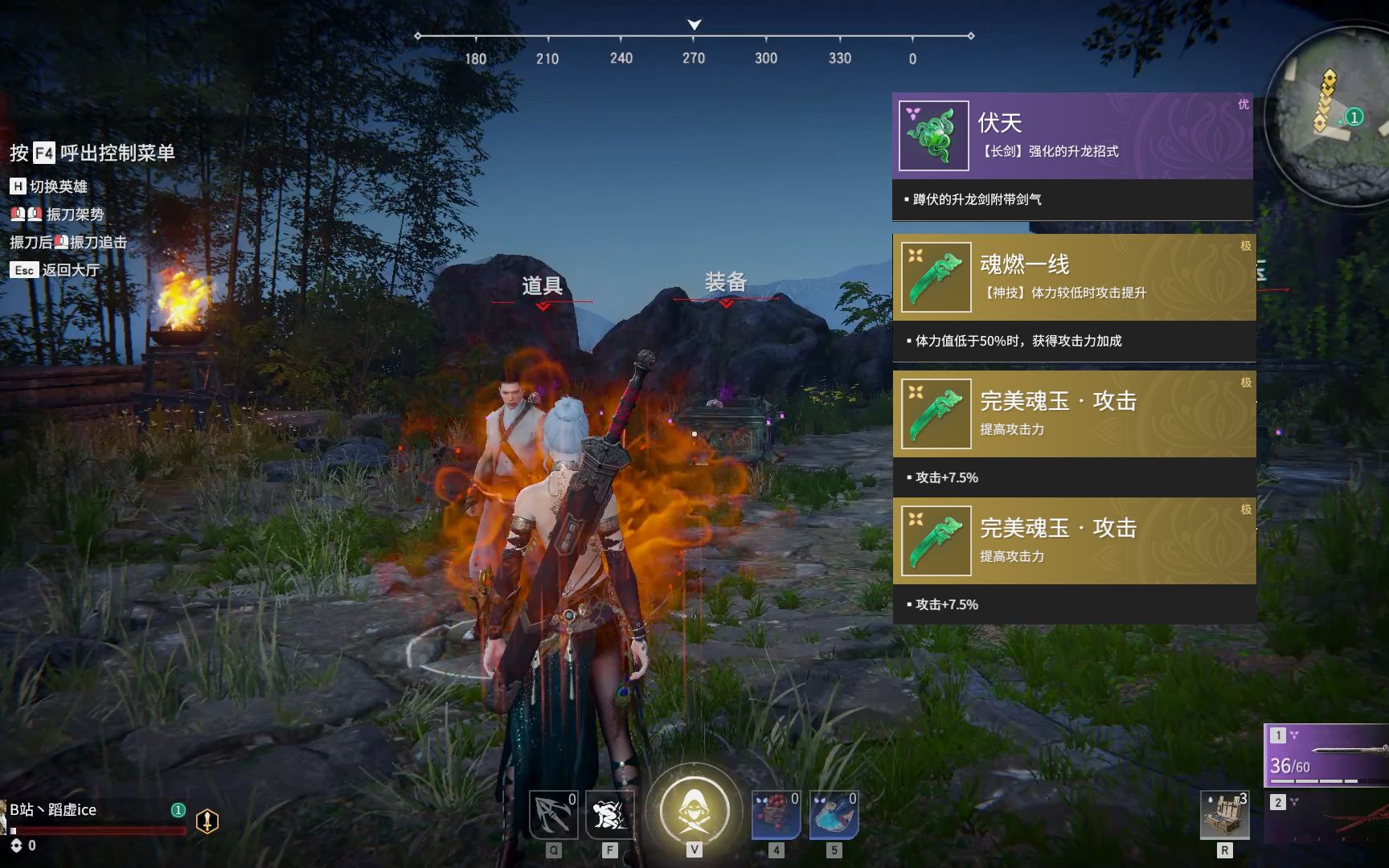Select the blue powder pouch item slot
The height and width of the screenshot is (868, 1389).
834,815
